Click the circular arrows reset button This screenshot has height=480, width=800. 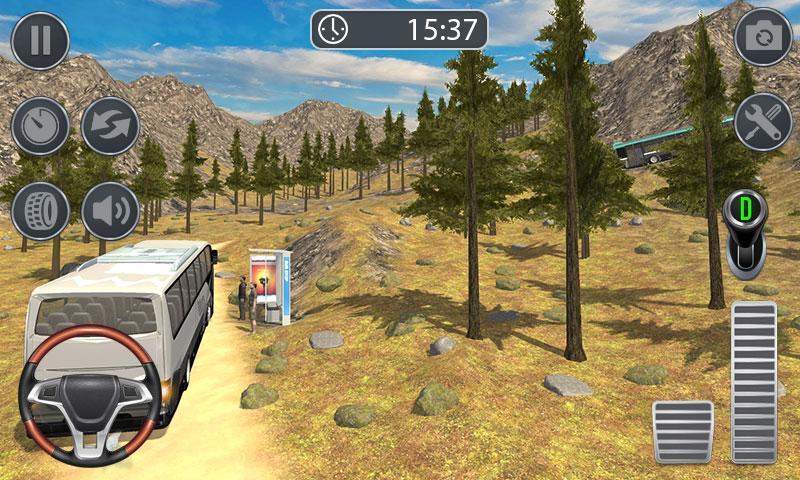pyautogui.click(x=110, y=126)
